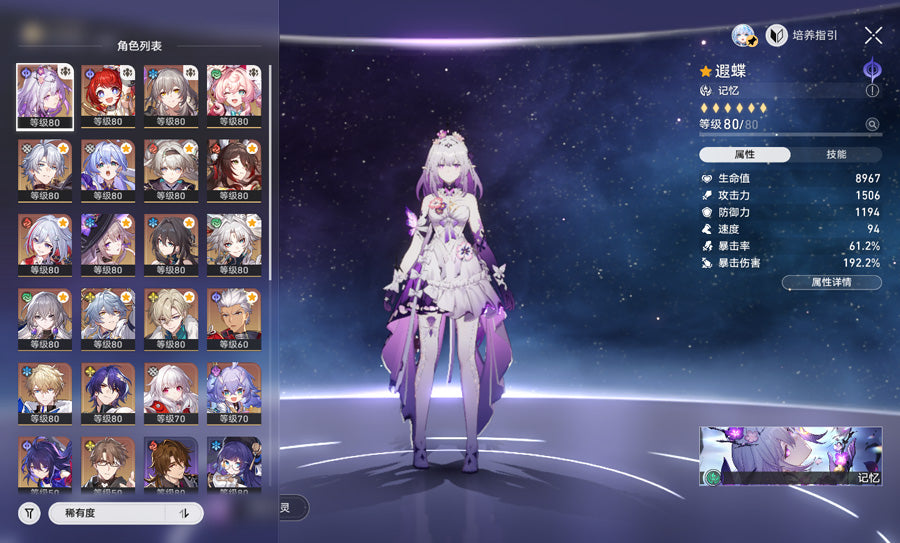Open the equipped light cone card

[790, 456]
